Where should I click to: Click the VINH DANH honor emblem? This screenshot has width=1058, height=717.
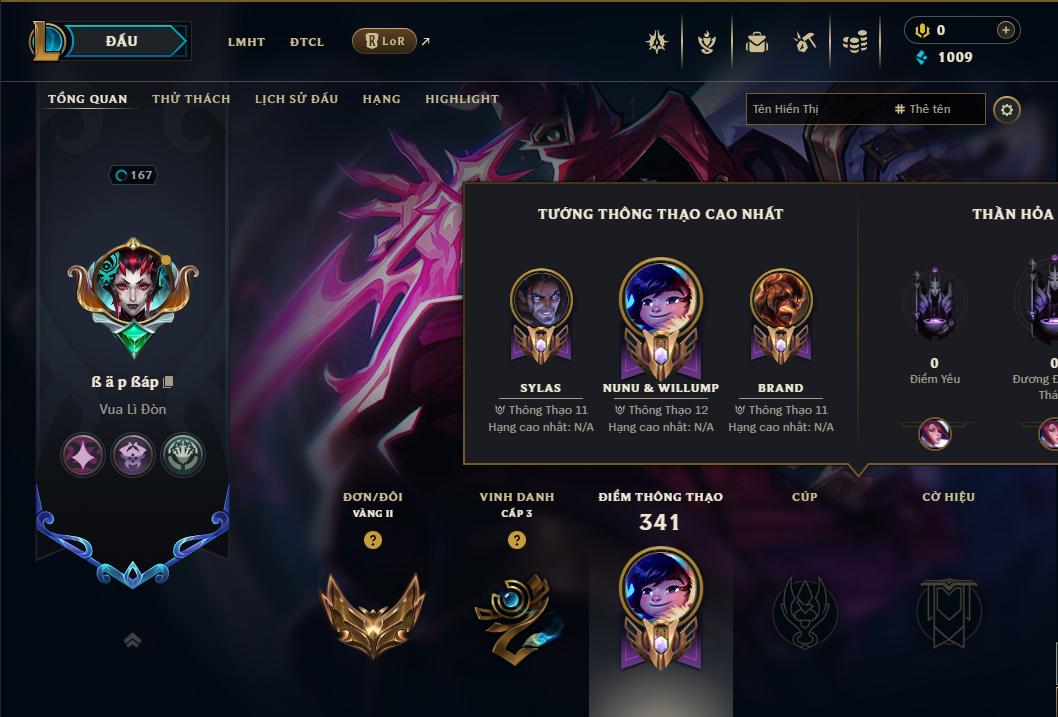(516, 612)
